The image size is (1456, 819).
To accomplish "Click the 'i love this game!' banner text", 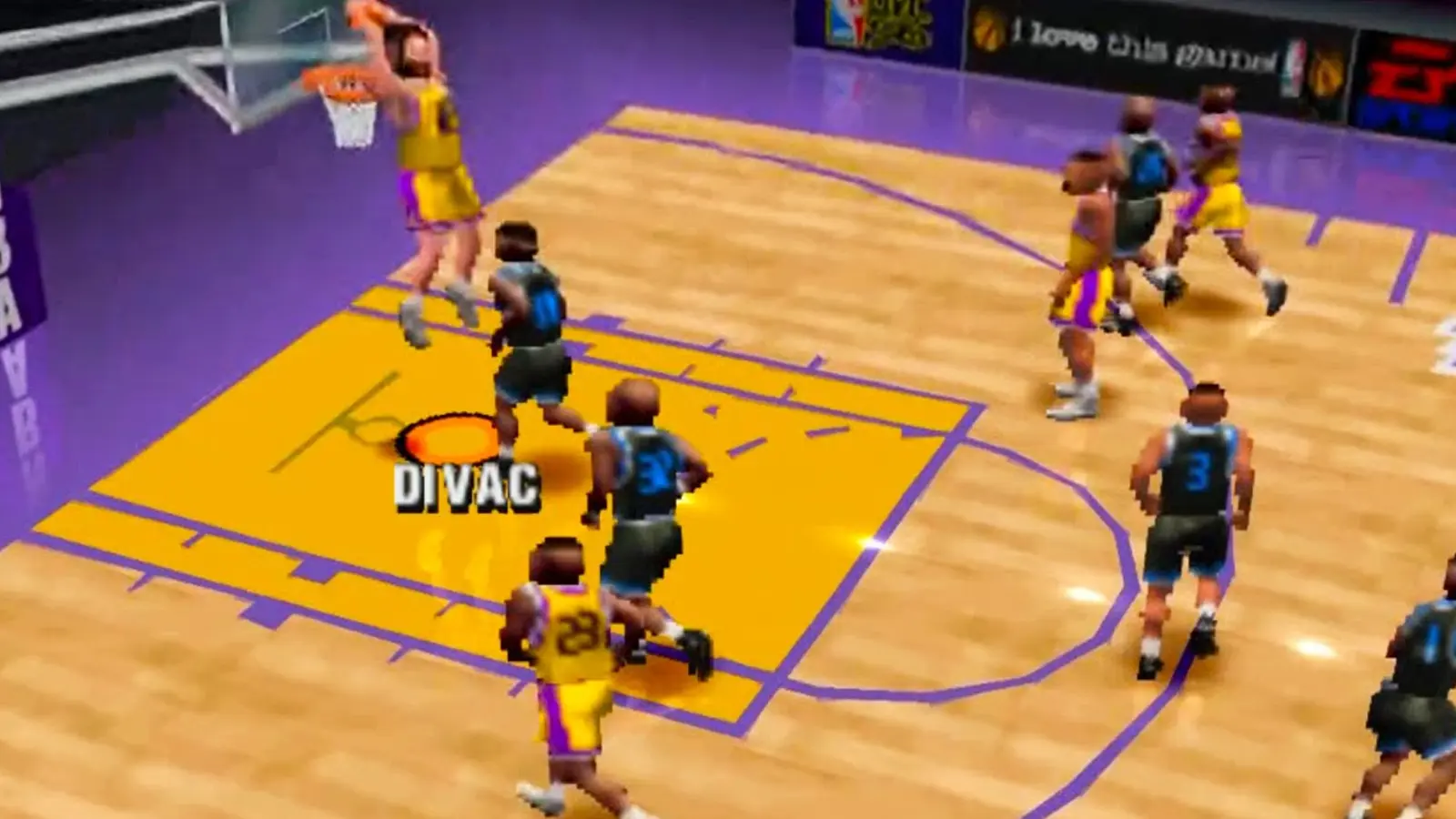I will (x=1137, y=45).
